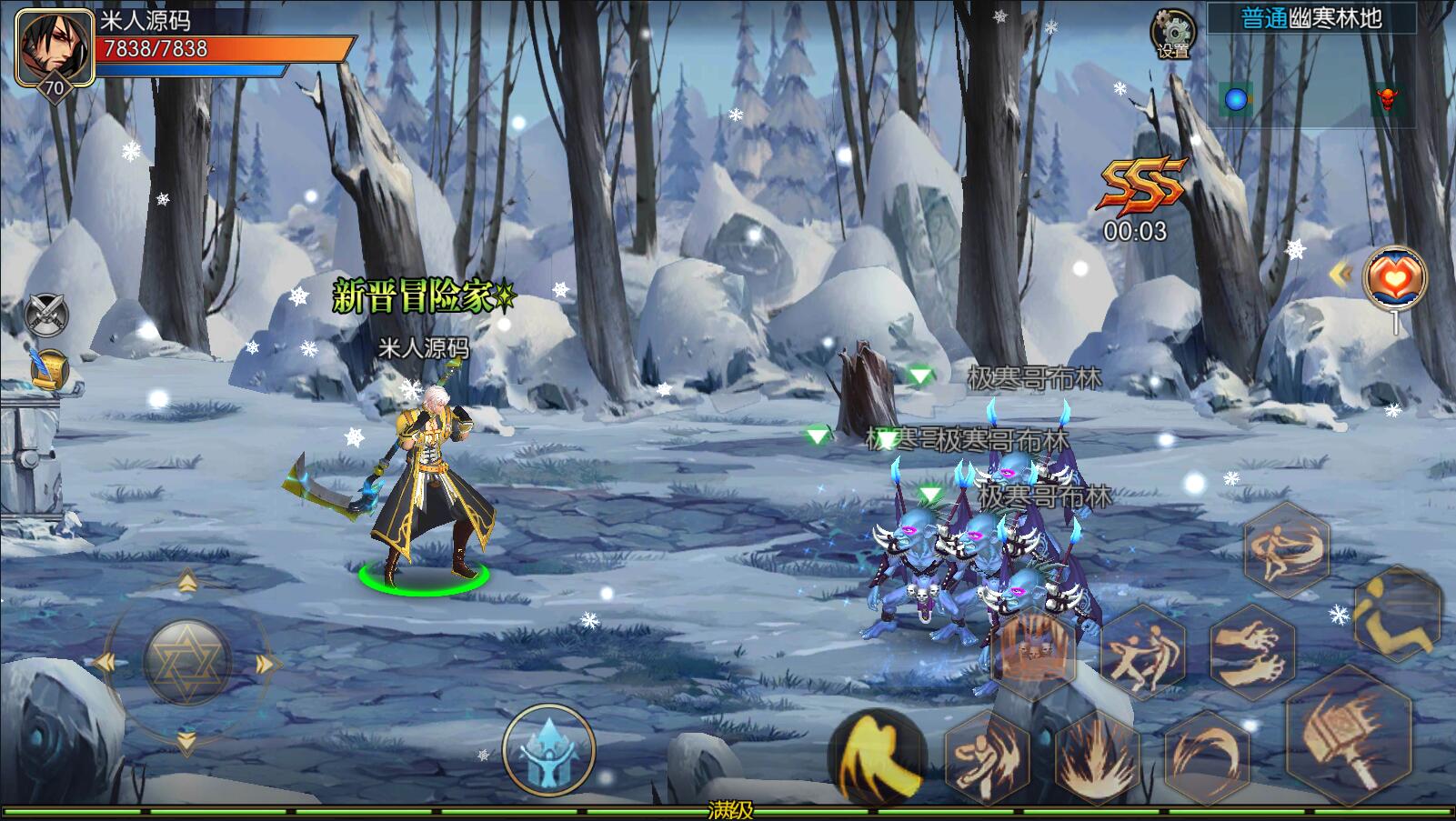Open the quest scroll with quill
1456x821 pixels.
pos(47,368)
